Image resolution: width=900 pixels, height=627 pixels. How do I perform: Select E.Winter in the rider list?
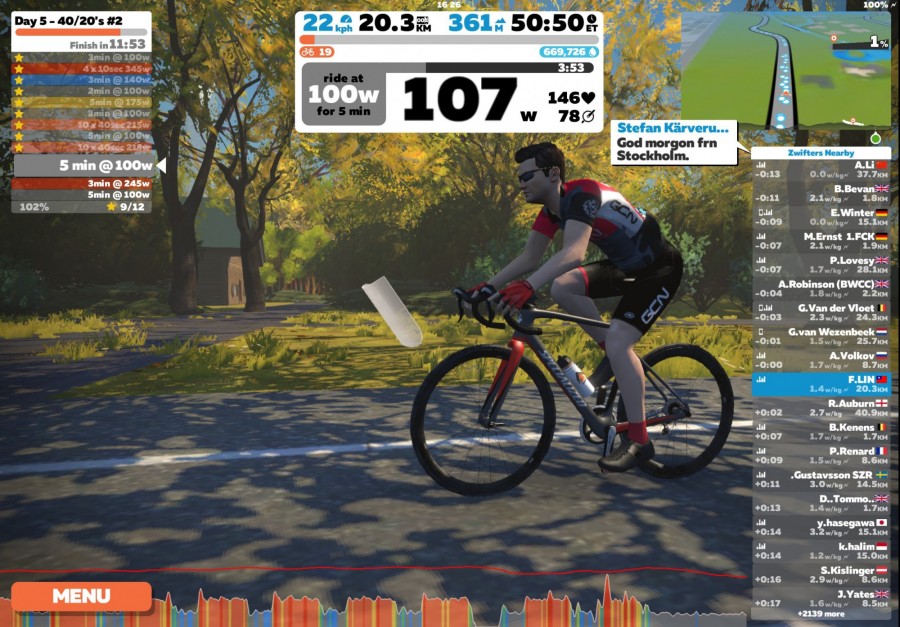point(821,216)
